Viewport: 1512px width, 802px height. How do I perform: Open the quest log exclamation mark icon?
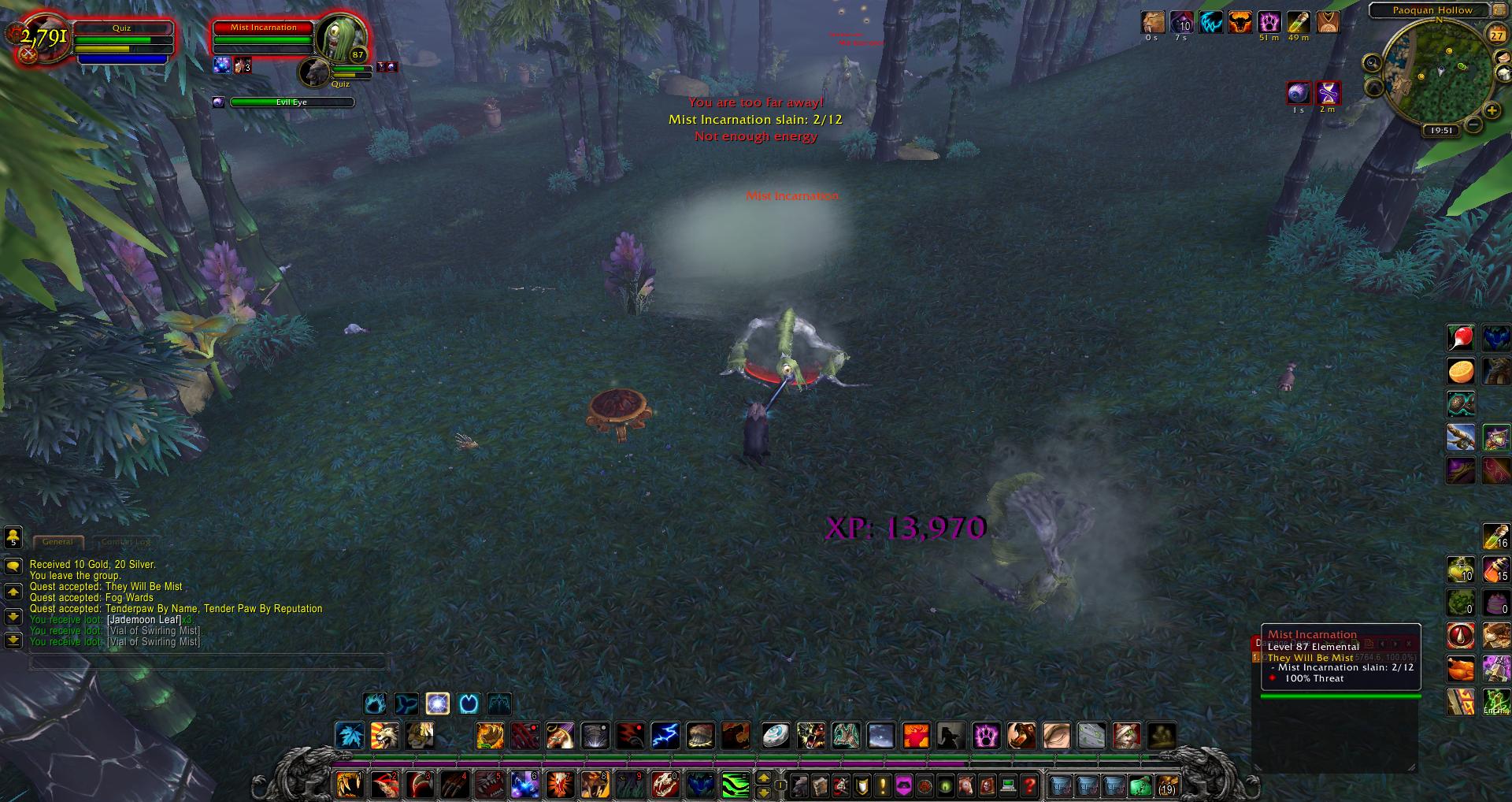point(881,785)
